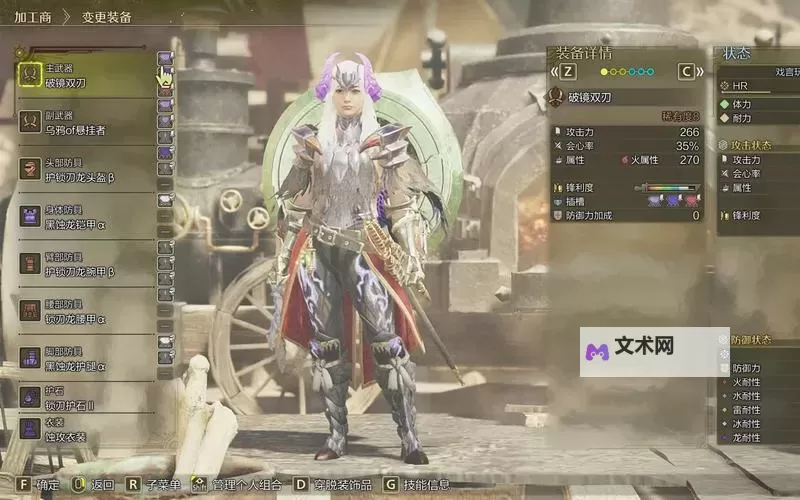The width and height of the screenshot is (800, 500).
Task: Click the 文术网 watermark logo
Action: [x=631, y=349]
